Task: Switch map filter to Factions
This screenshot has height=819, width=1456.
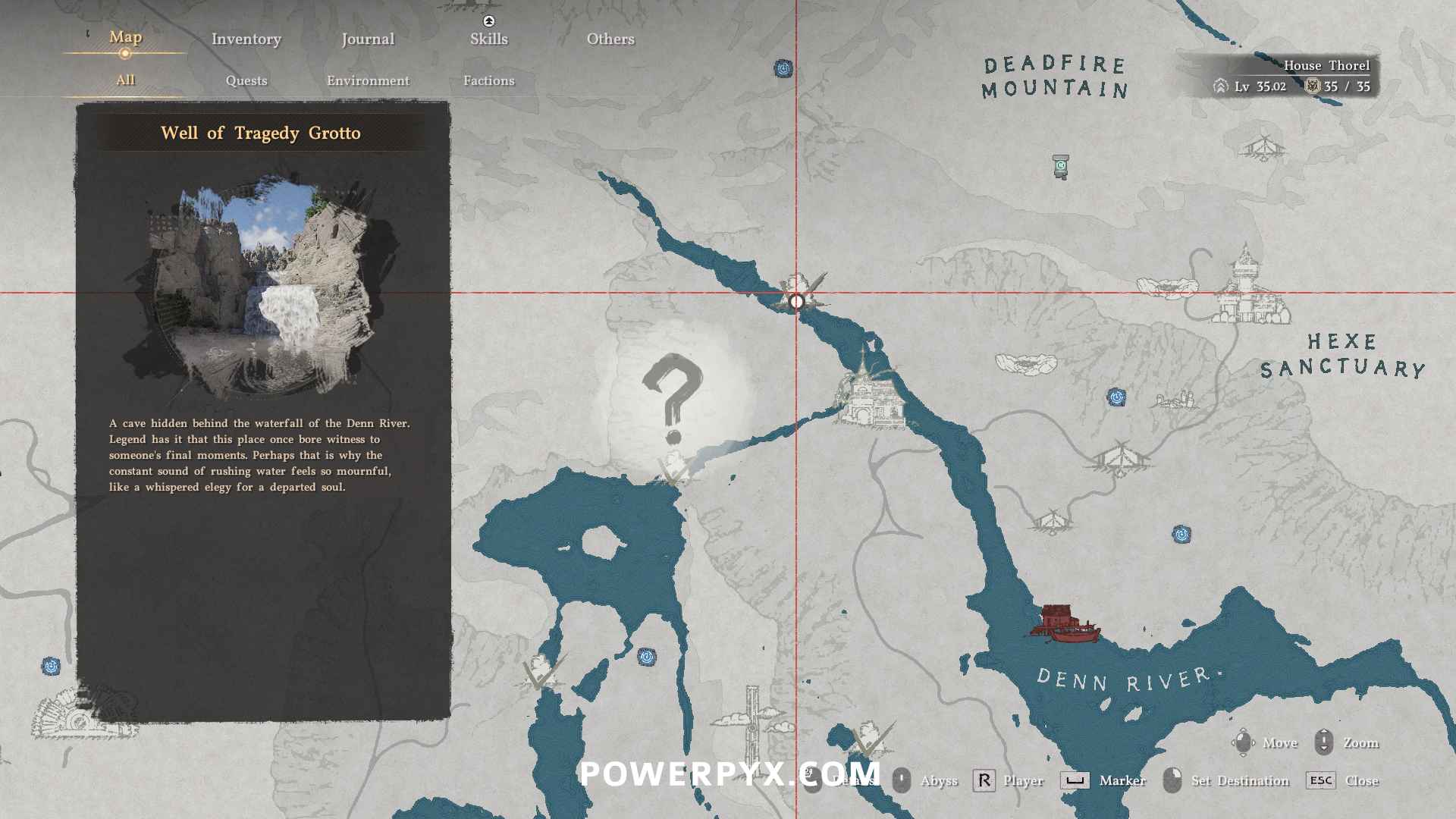Action: click(x=488, y=80)
